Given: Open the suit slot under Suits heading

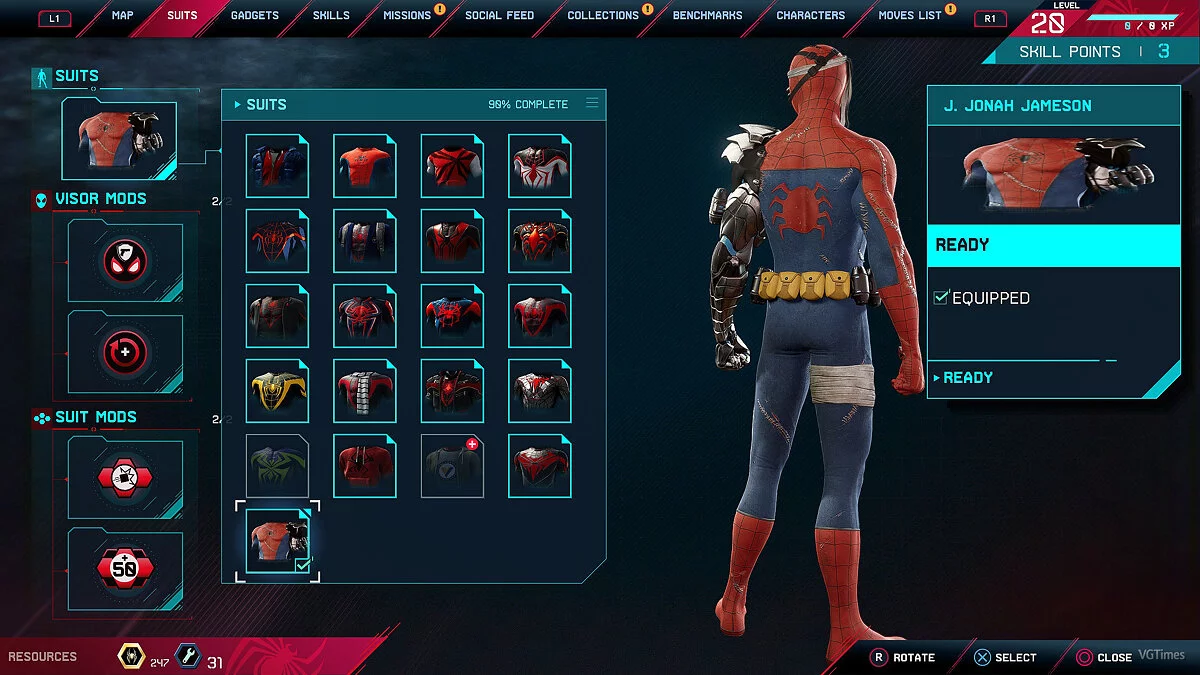Looking at the screenshot, I should coord(119,139).
